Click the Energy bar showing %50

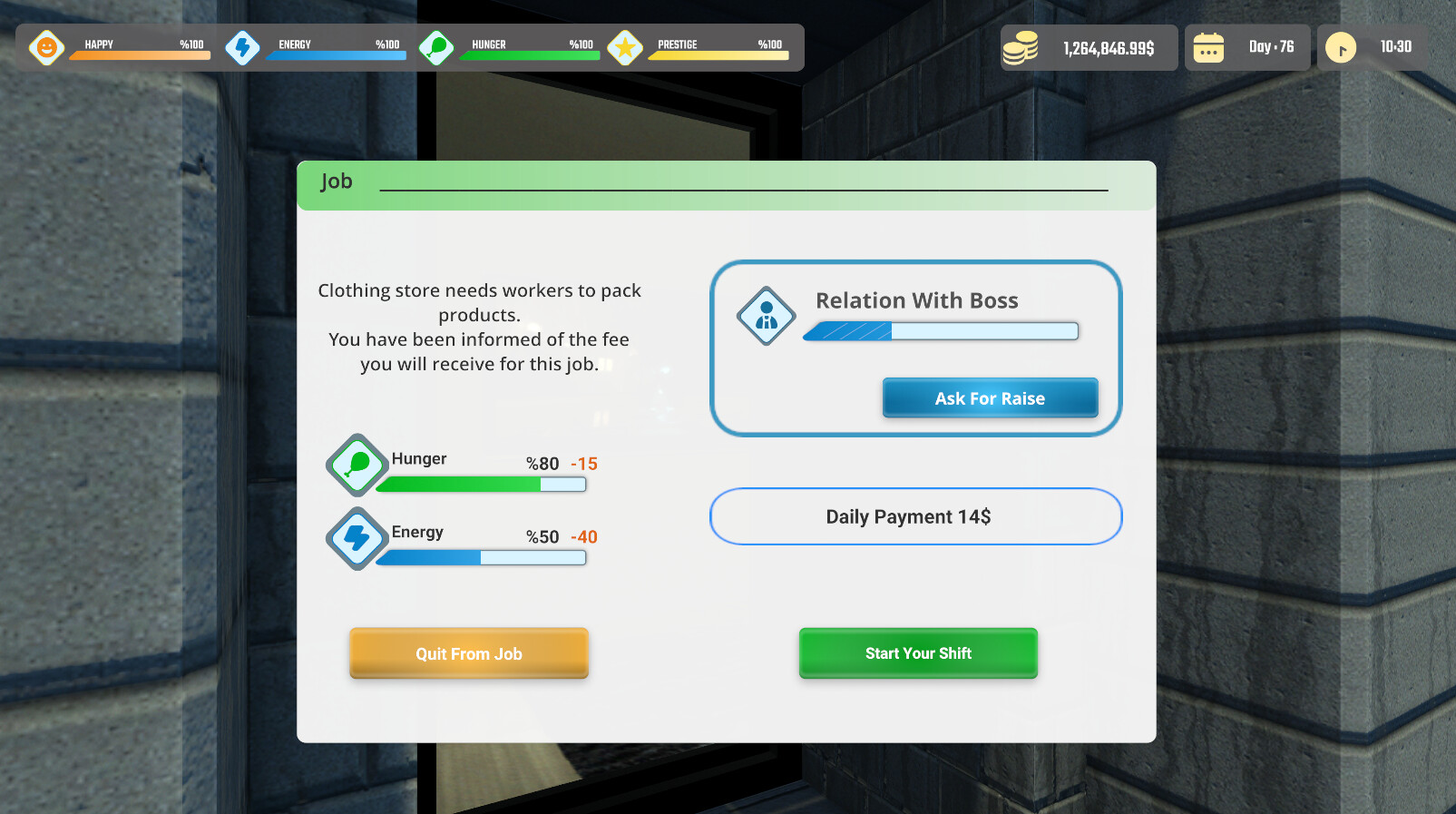point(481,558)
